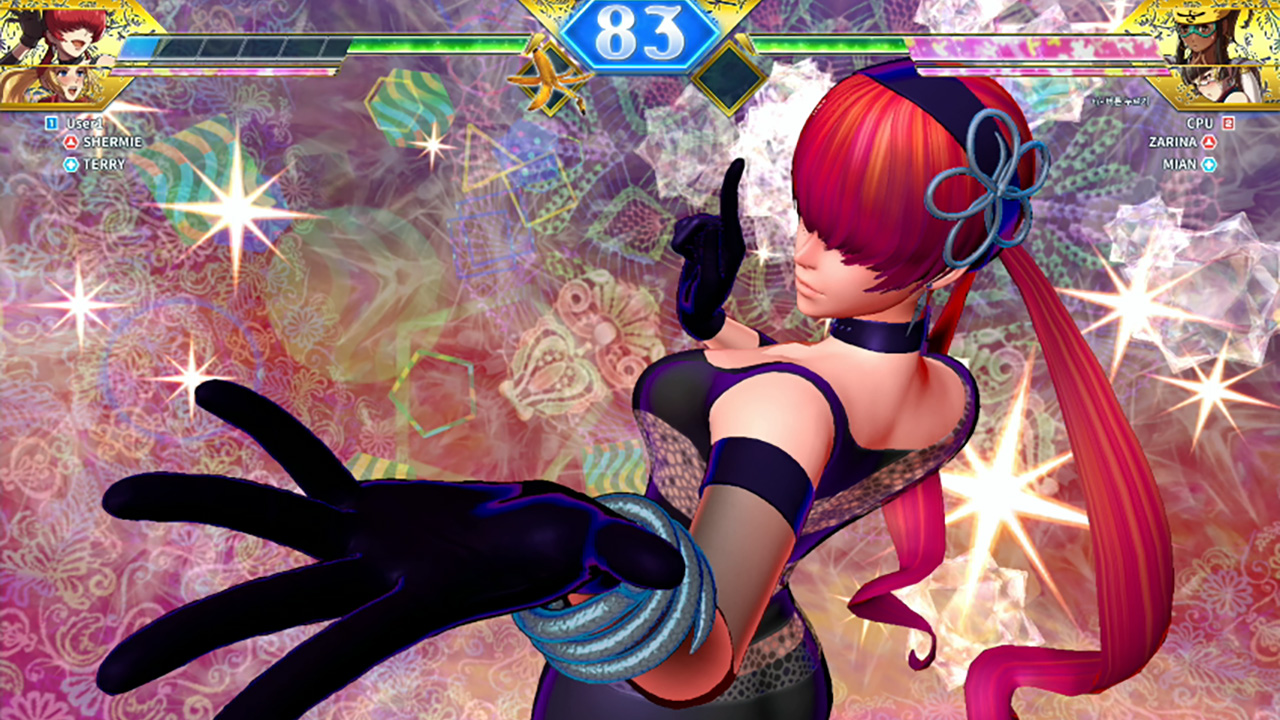Click the red Player 2 badge beside CPU
Screen dimensions: 1280x720
[x=1228, y=124]
